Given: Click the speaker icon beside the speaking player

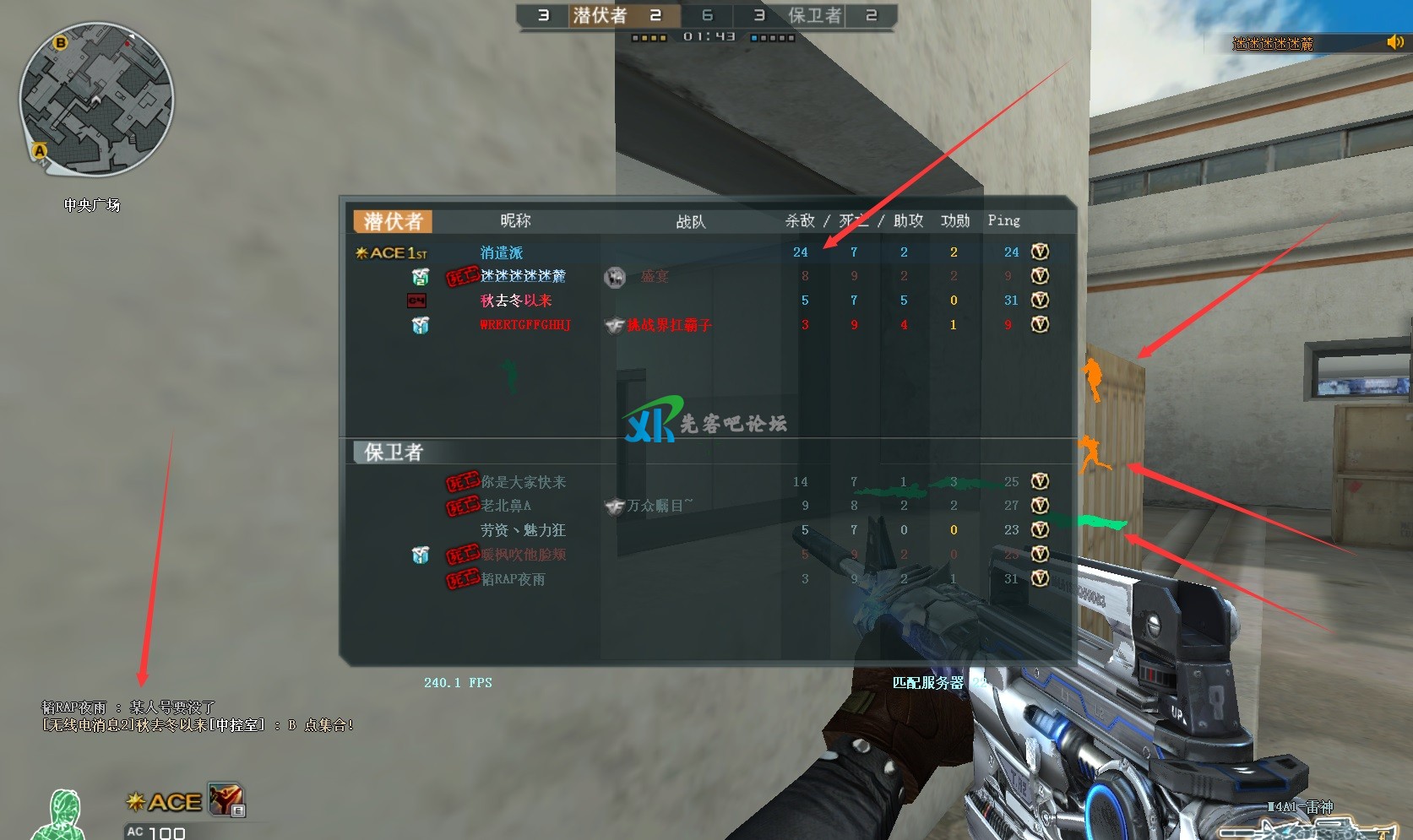Looking at the screenshot, I should click(x=1394, y=42).
